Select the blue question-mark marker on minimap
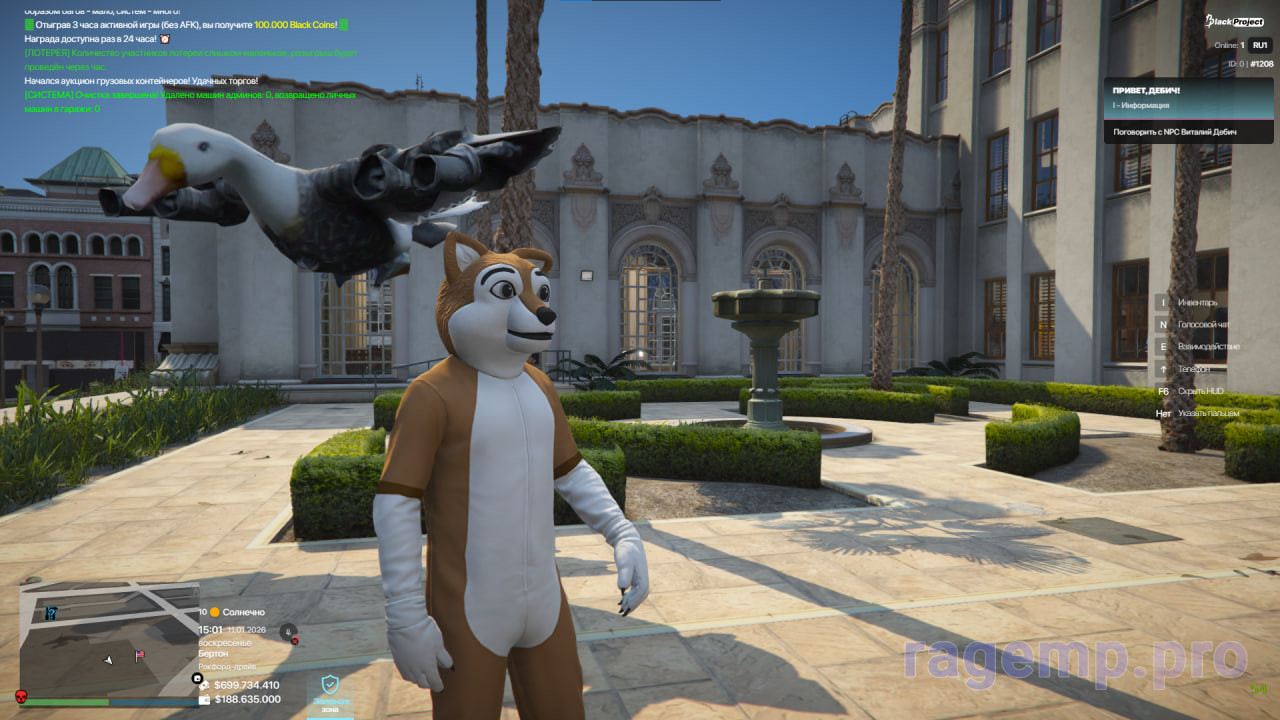The image size is (1280, 720). (x=51, y=613)
